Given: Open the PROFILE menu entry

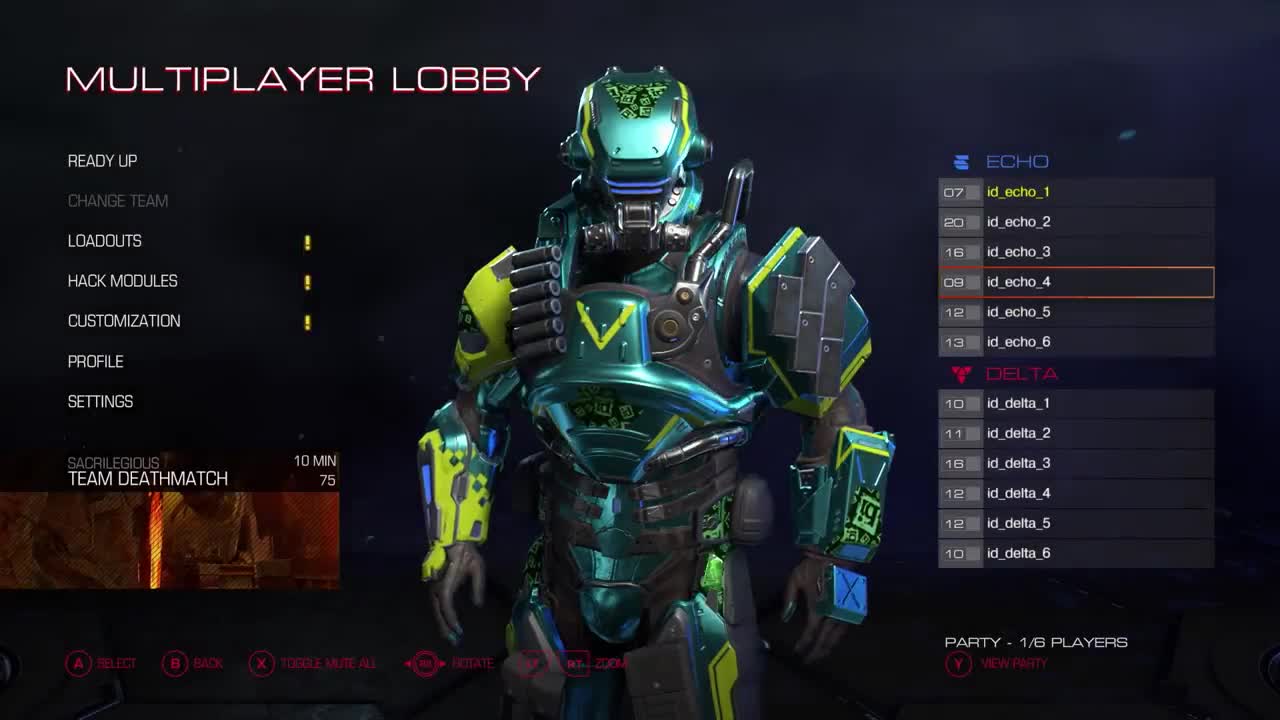Looking at the screenshot, I should tap(95, 361).
